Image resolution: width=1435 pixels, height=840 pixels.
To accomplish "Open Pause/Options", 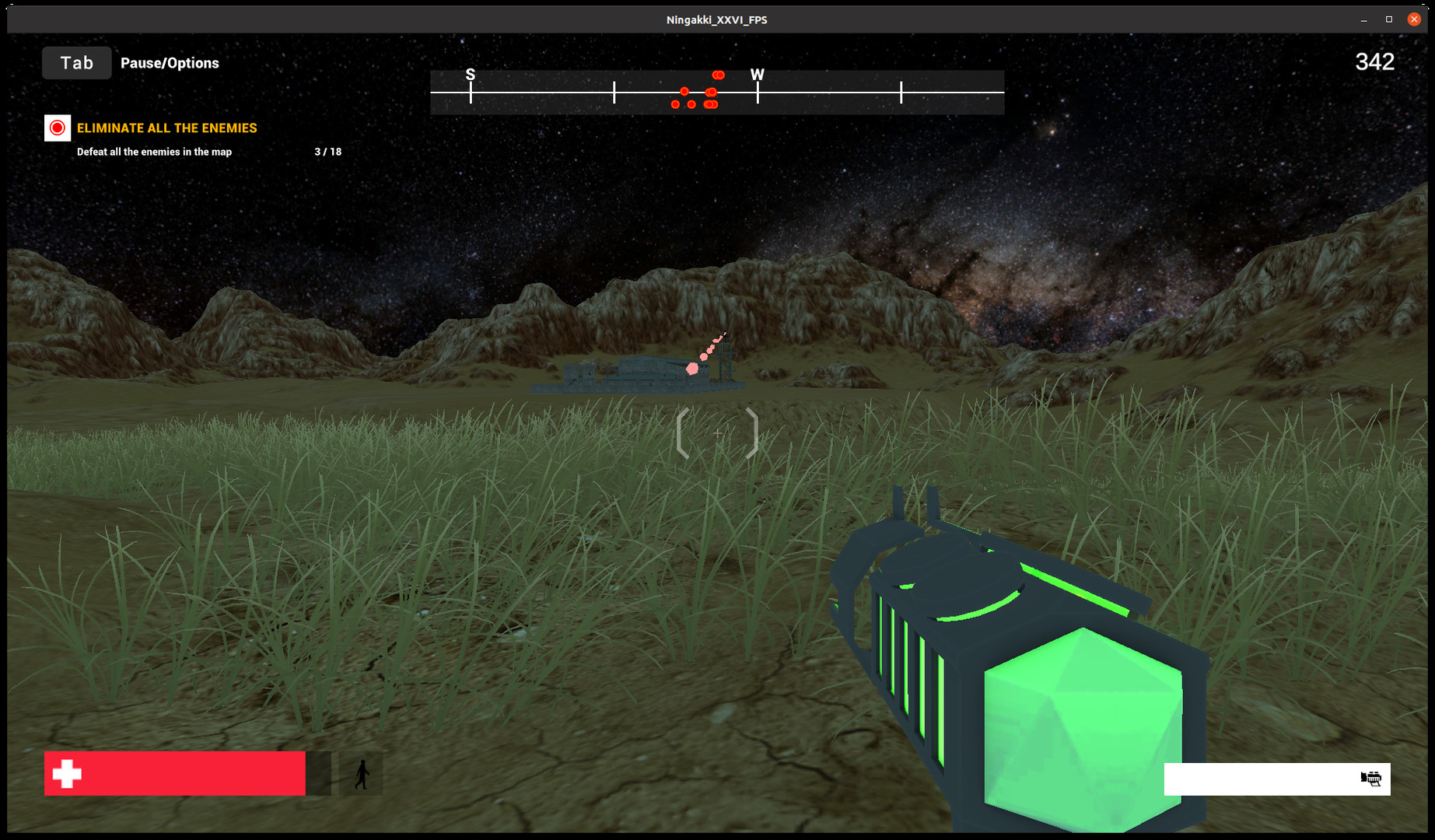I will tap(170, 63).
